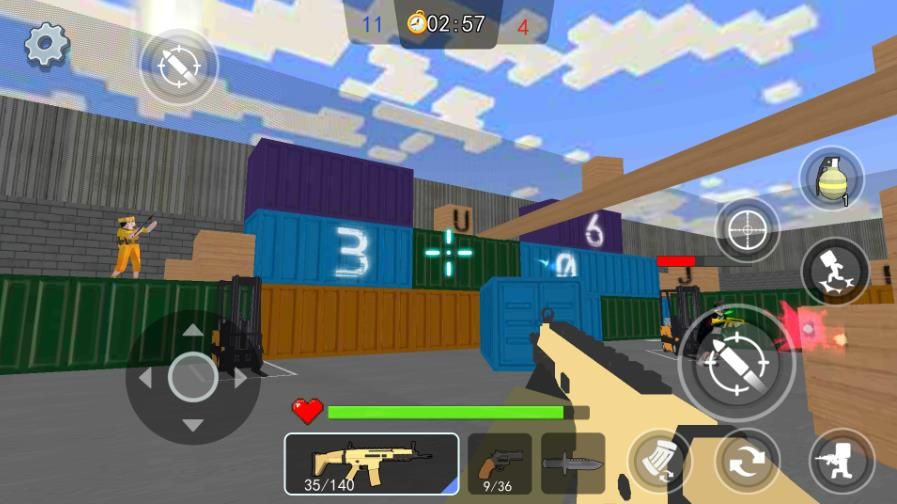Tap the movement joystick's right arrow
Image resolution: width=897 pixels, height=504 pixels.
coord(241,378)
